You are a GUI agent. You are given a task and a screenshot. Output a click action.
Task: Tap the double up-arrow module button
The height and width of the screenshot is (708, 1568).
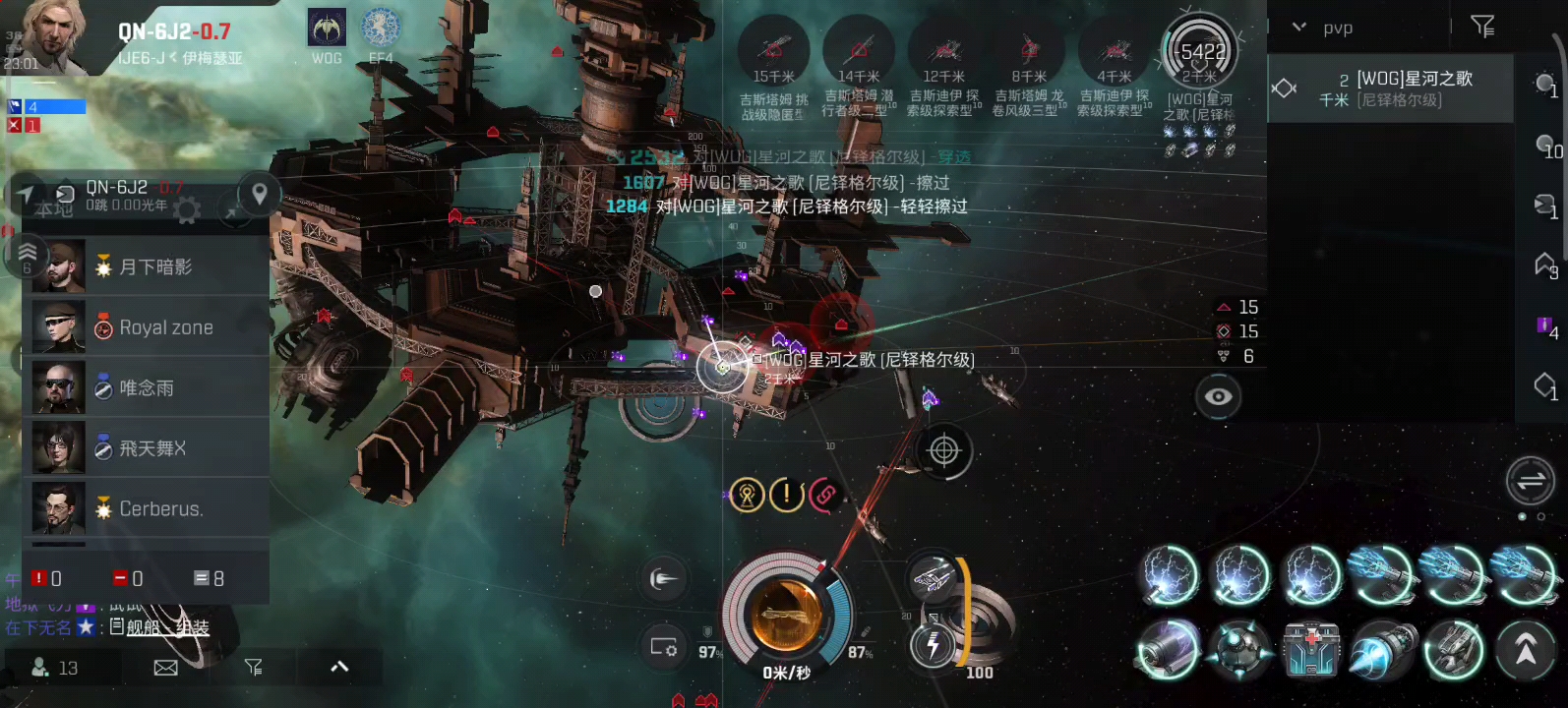pyautogui.click(x=1525, y=650)
